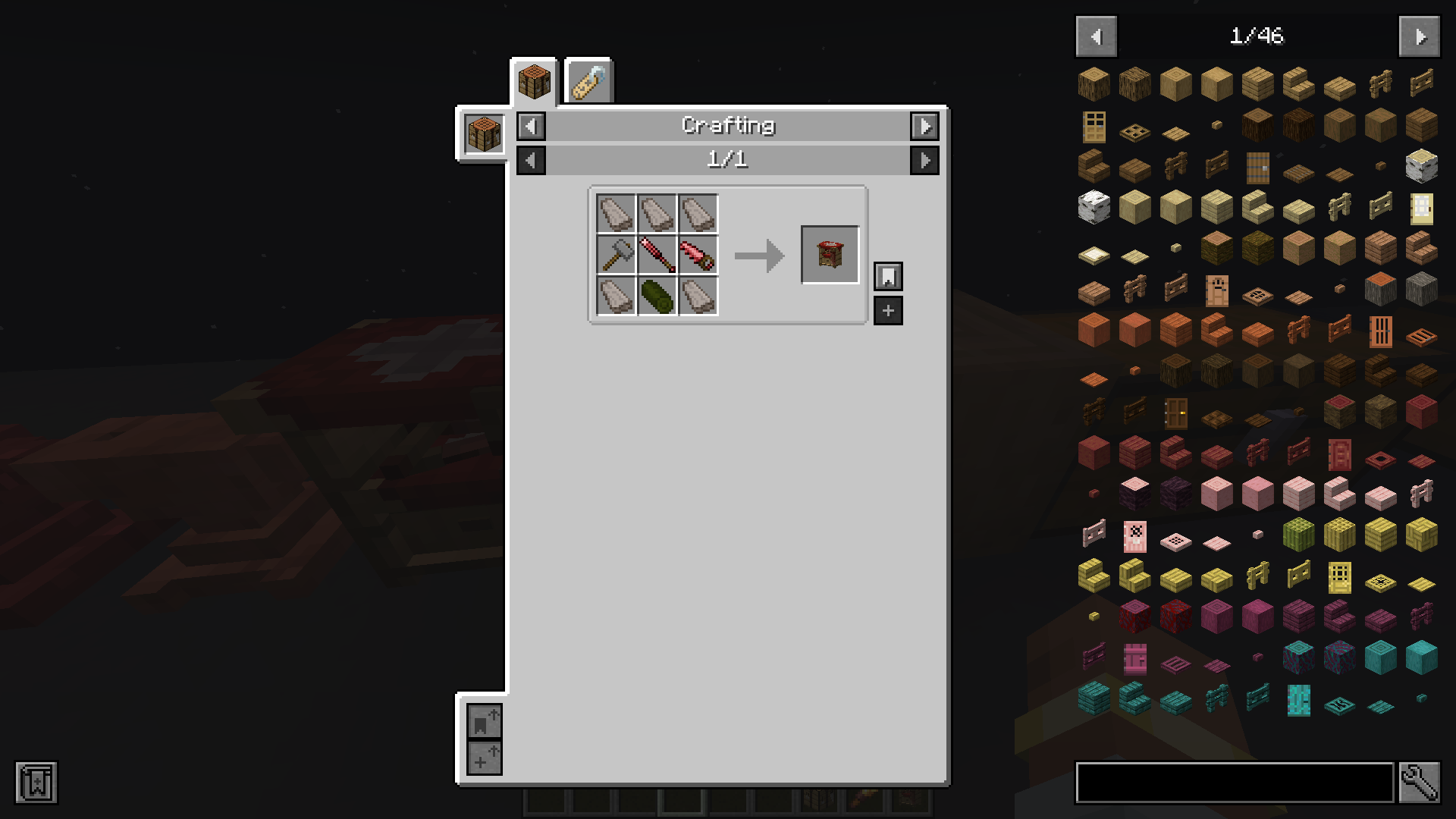Select the crafted output block
This screenshot has height=819, width=1456.
[x=830, y=253]
